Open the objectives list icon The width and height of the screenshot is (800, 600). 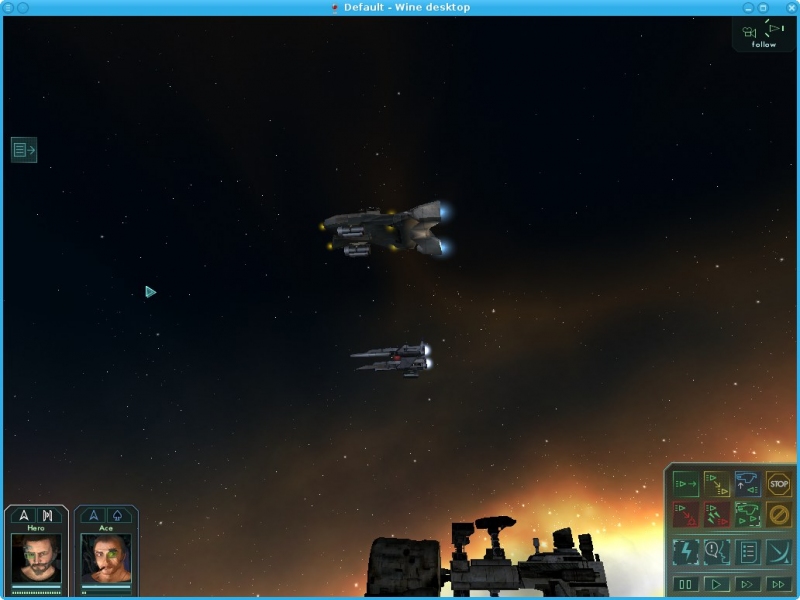[x=747, y=551]
